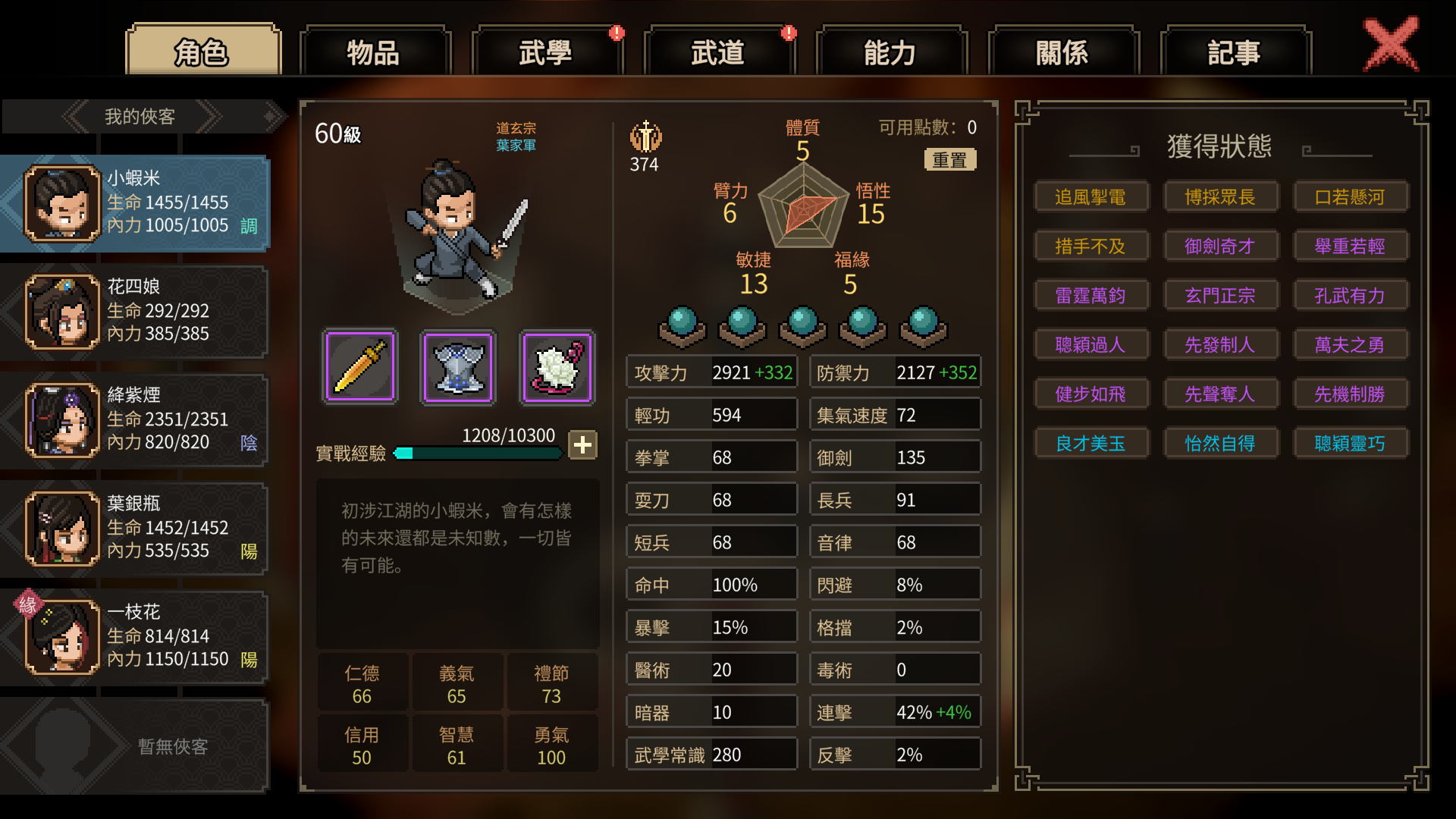Show the 能力 tab
Viewport: 1456px width, 819px height.
pos(890,52)
